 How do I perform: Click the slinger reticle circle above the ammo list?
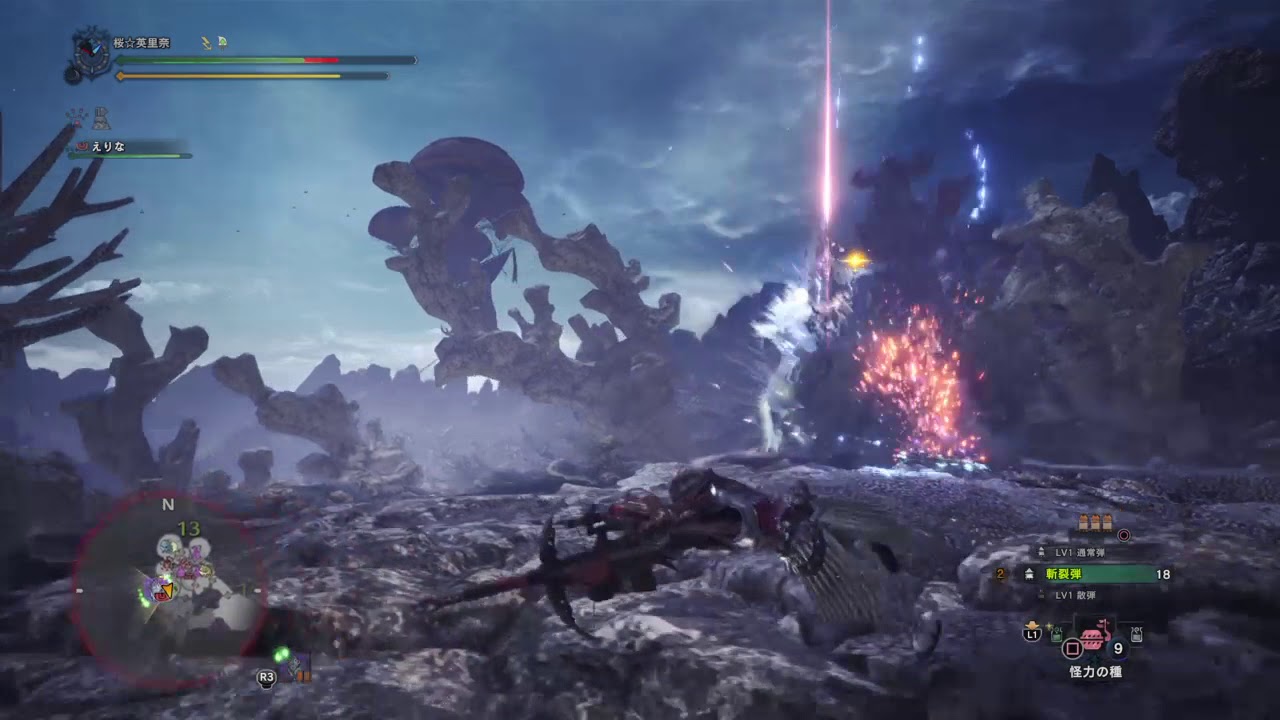(x=1124, y=536)
